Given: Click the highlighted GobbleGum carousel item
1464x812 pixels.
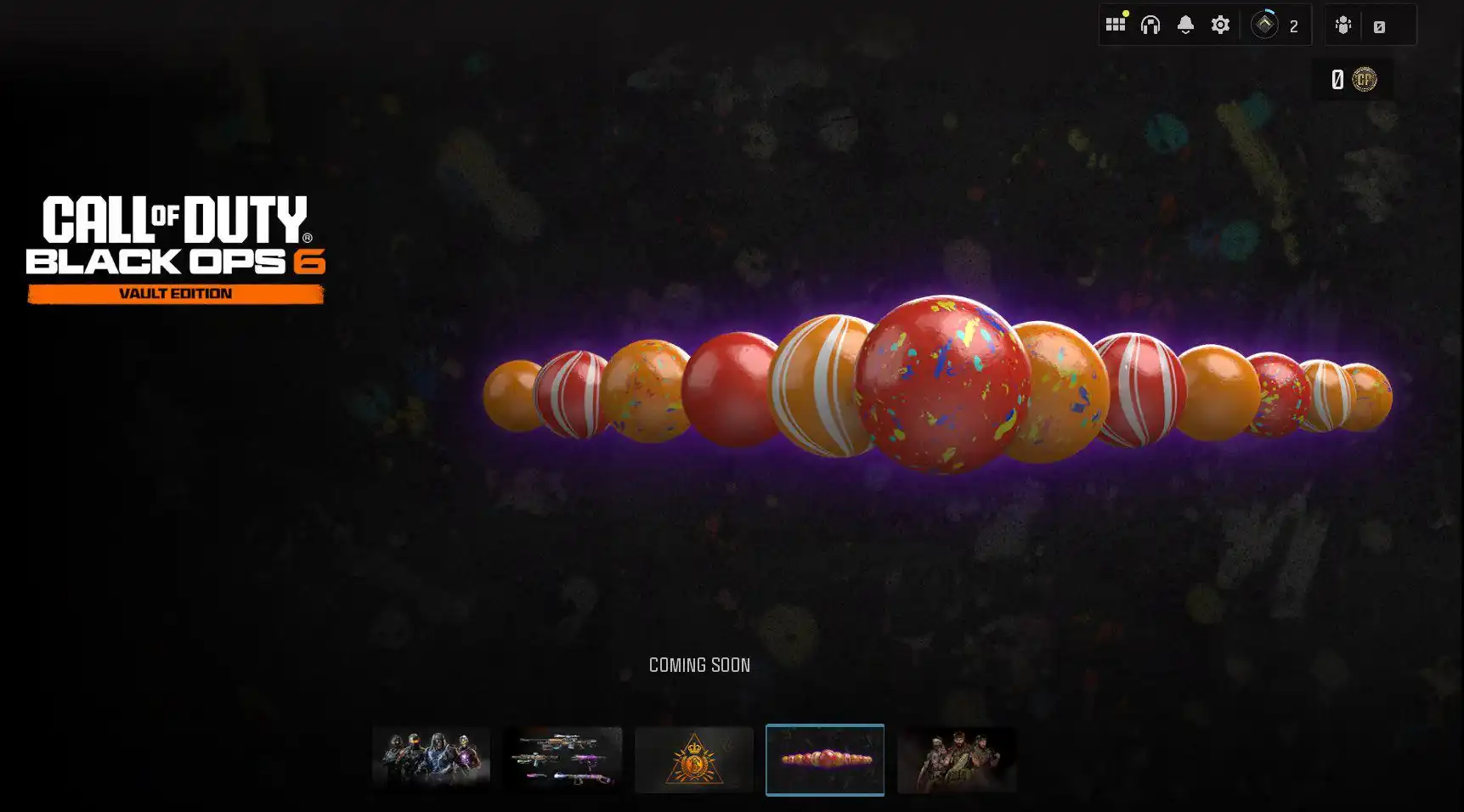Looking at the screenshot, I should coord(825,759).
